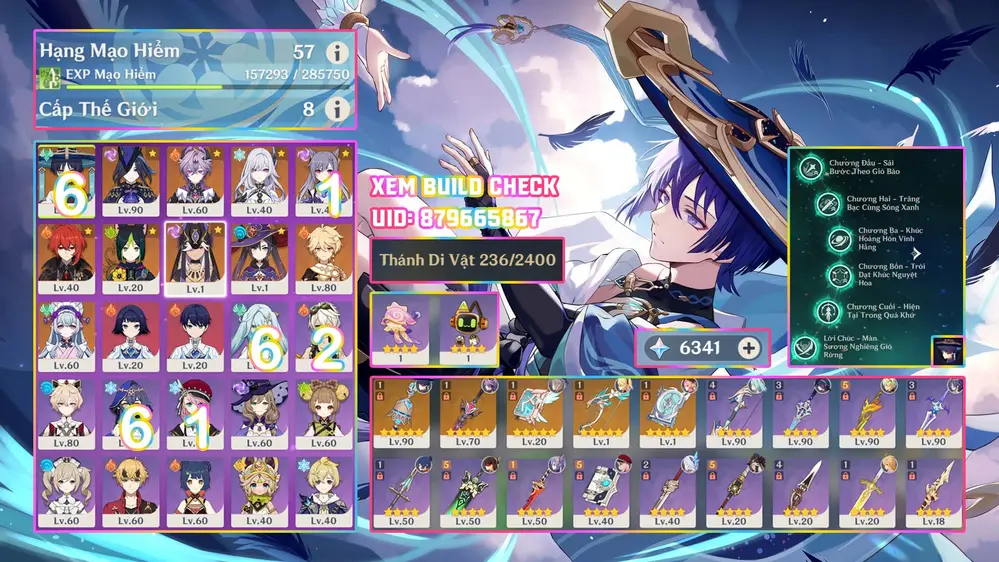This screenshot has height=562, width=999.
Task: Select the highlighted Cyno portrait
Action: coord(194,258)
